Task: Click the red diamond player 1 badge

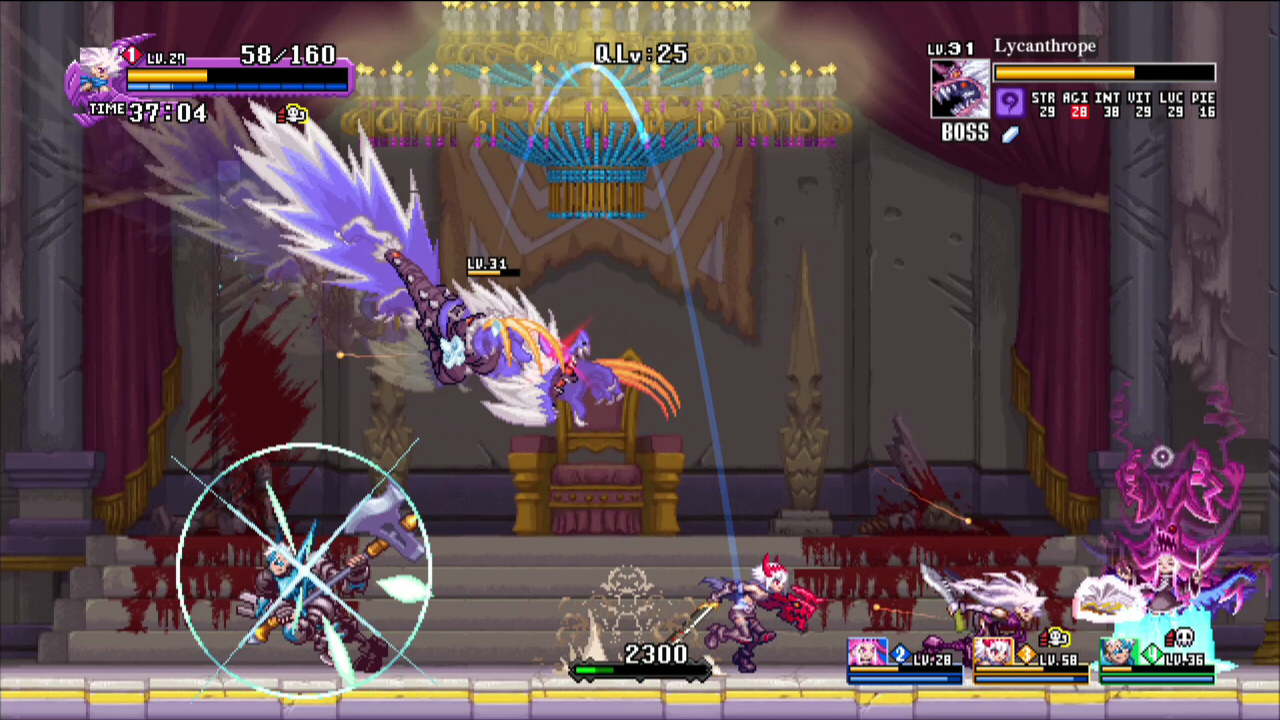Action: 133,55
